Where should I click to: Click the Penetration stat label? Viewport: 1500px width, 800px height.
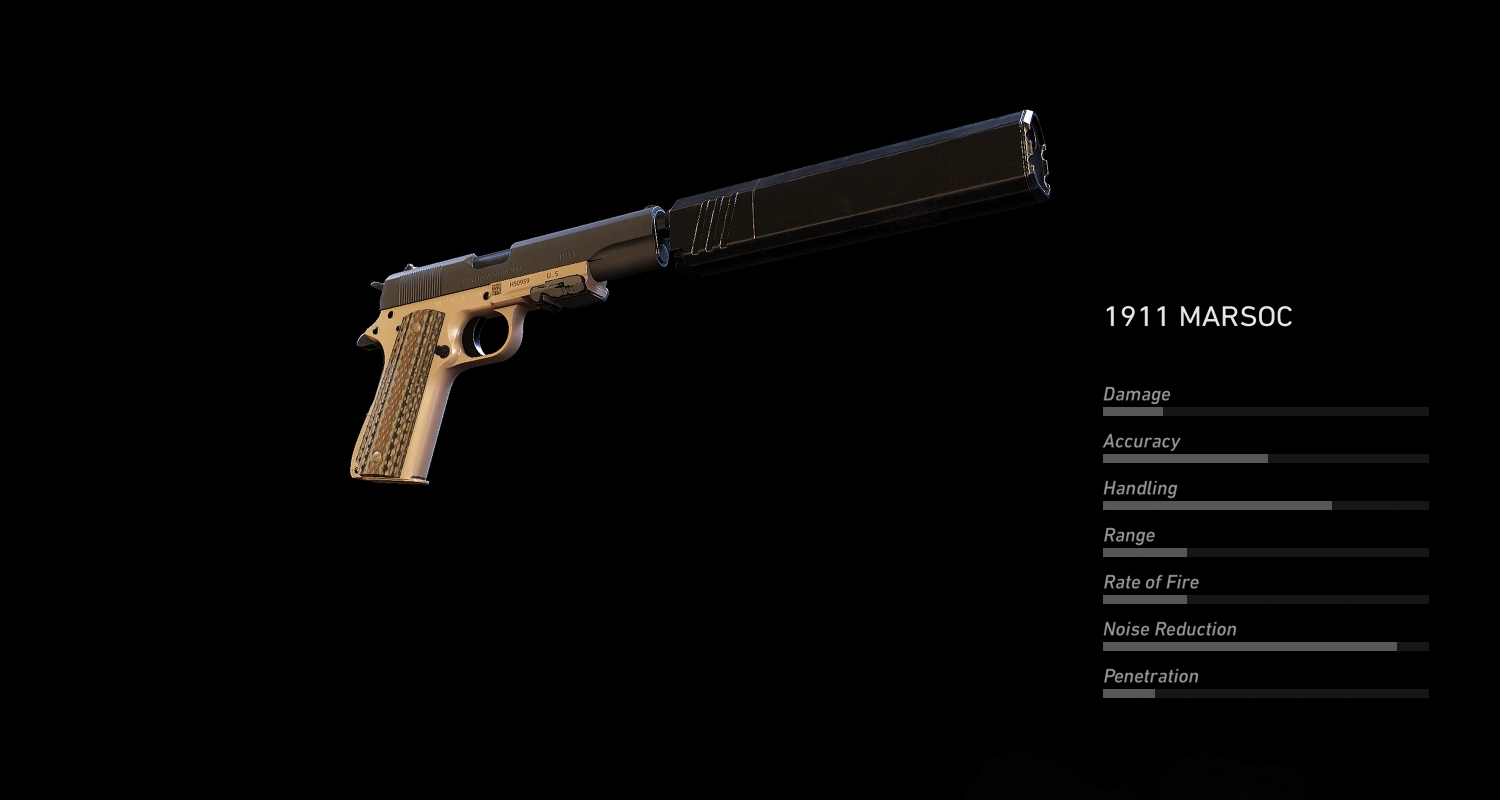click(x=1151, y=676)
